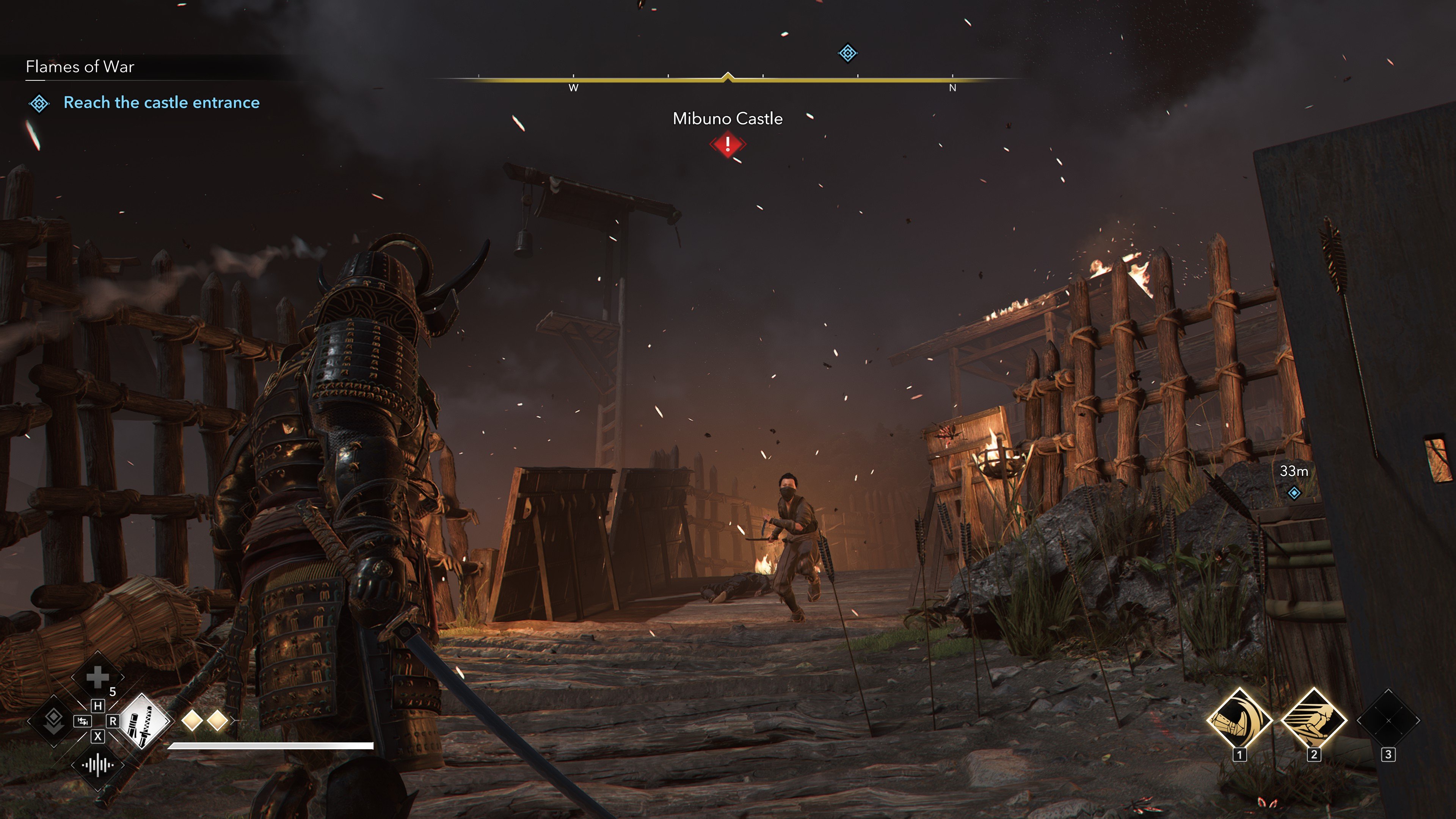Click the Reach the castle entrance objective
Screen dimensions: 1456x819
(161, 102)
